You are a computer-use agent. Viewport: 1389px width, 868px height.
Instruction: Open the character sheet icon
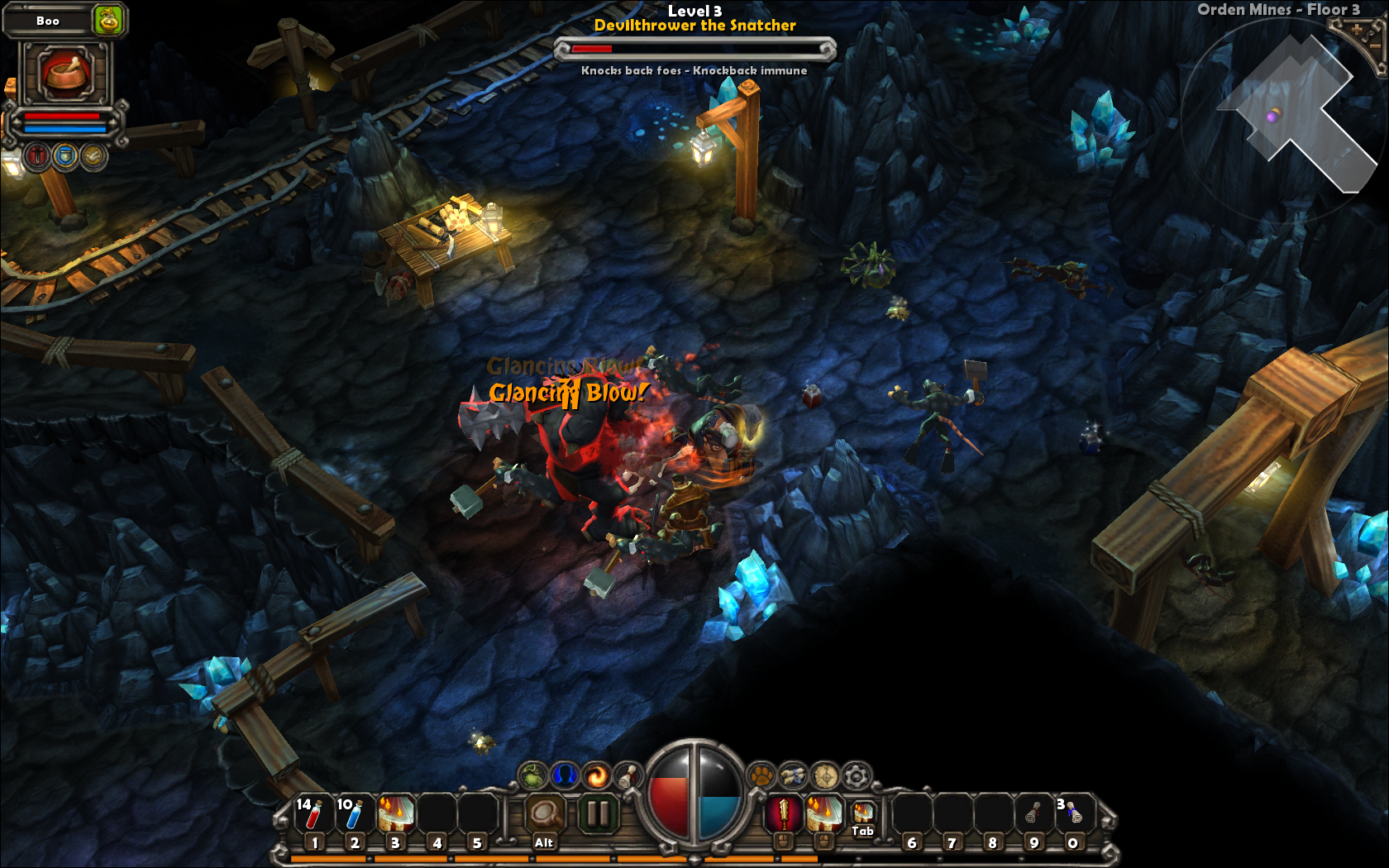(x=564, y=777)
